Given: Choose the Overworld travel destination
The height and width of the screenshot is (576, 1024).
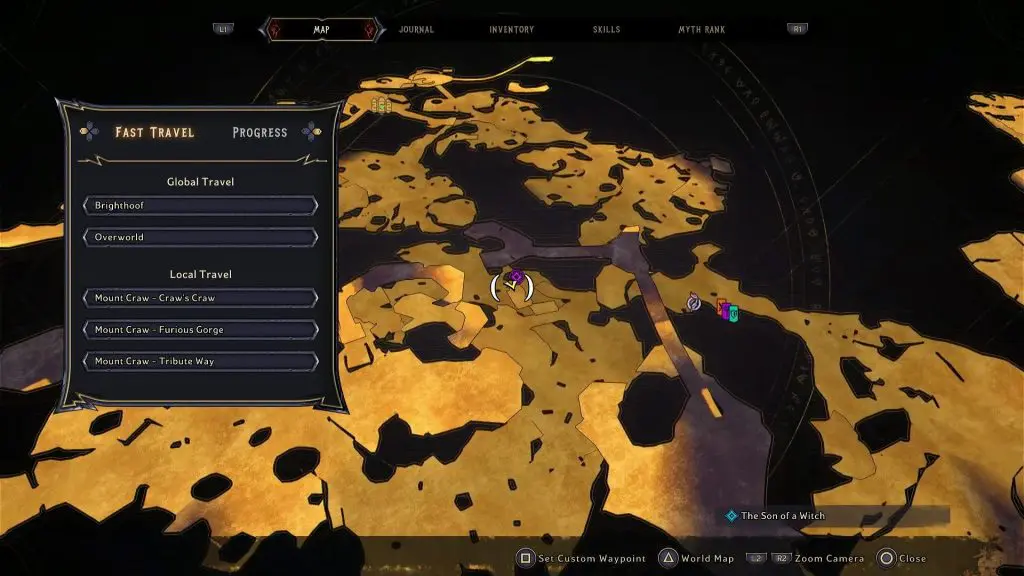Looking at the screenshot, I should pos(201,238).
